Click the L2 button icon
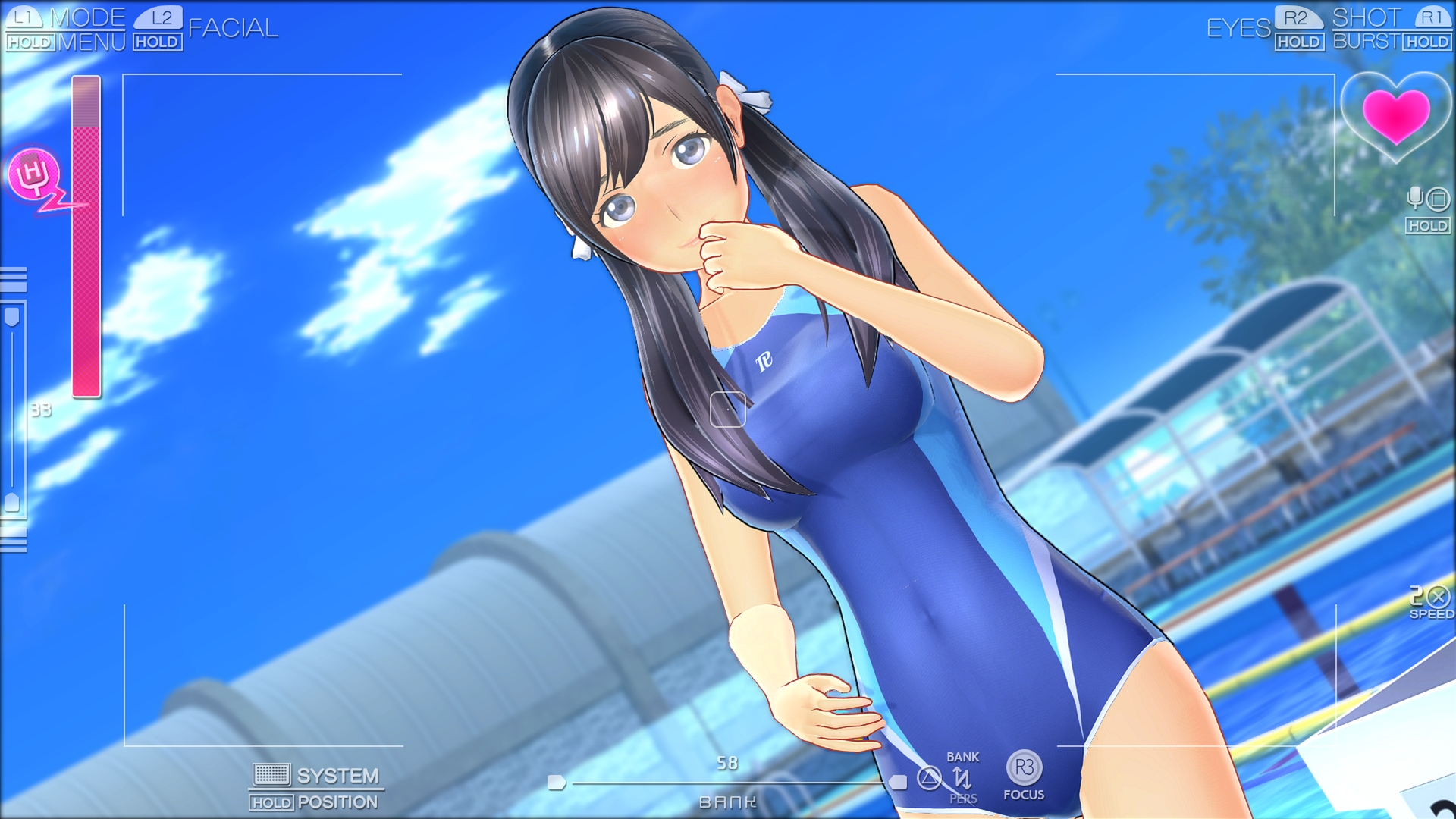This screenshot has width=1456, height=819. (x=157, y=19)
